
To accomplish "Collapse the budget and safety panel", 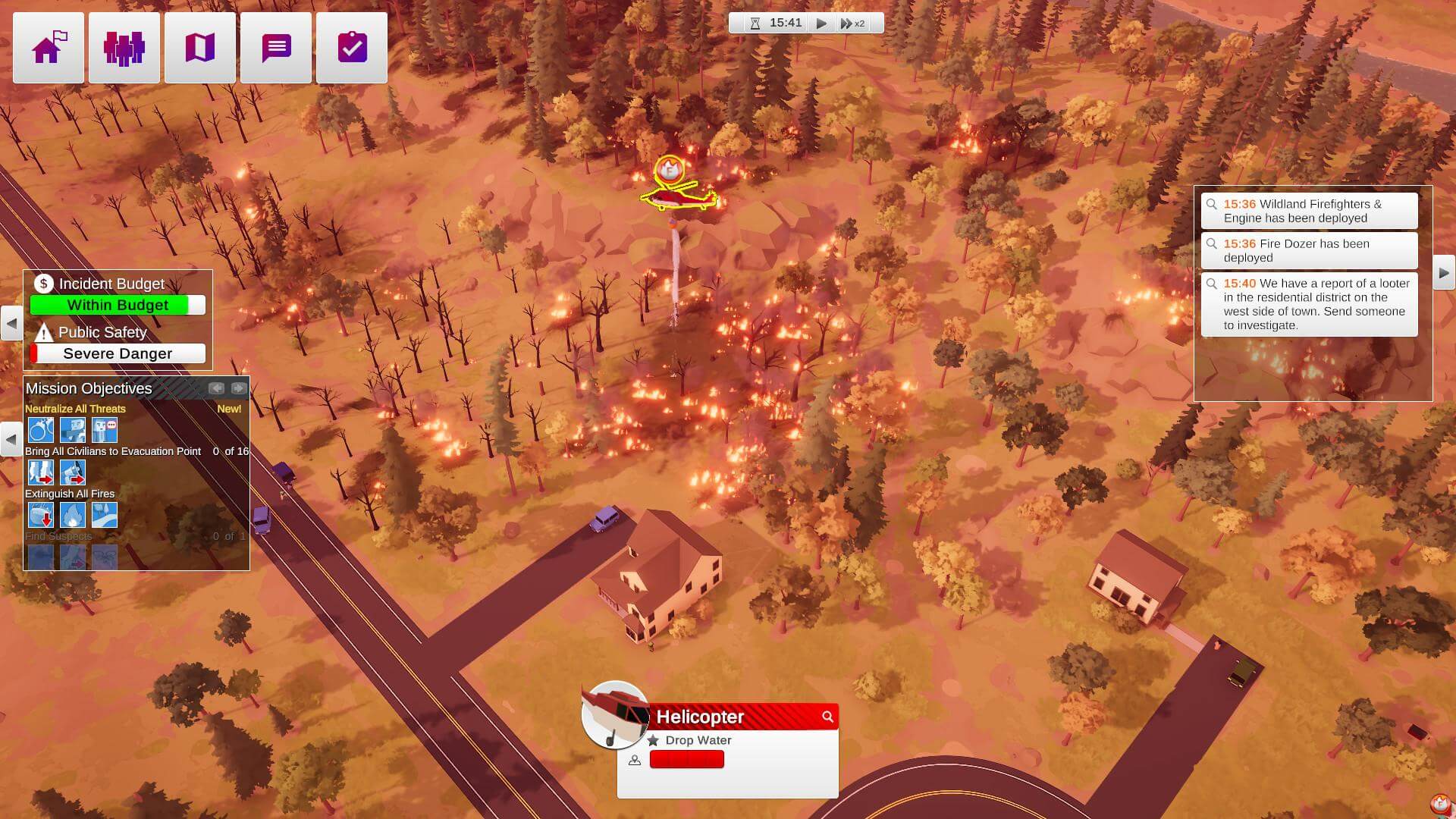I will [x=11, y=324].
